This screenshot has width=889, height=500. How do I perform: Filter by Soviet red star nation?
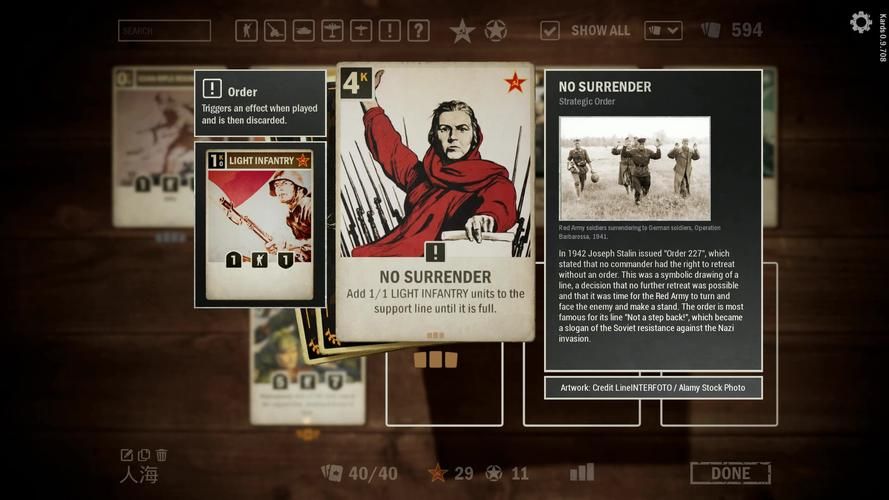coord(461,31)
